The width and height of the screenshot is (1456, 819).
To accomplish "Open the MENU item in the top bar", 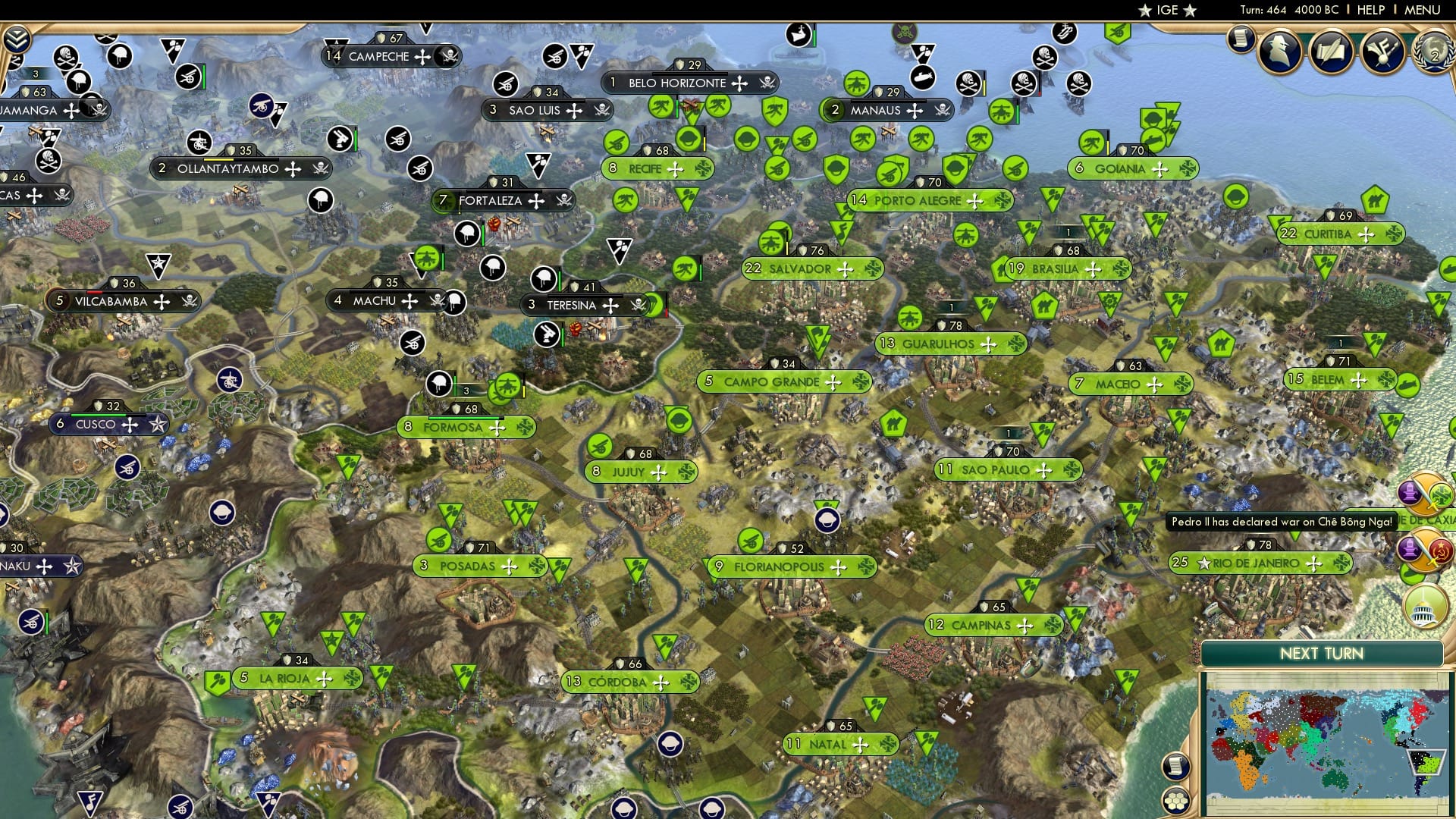I will pos(1424,10).
